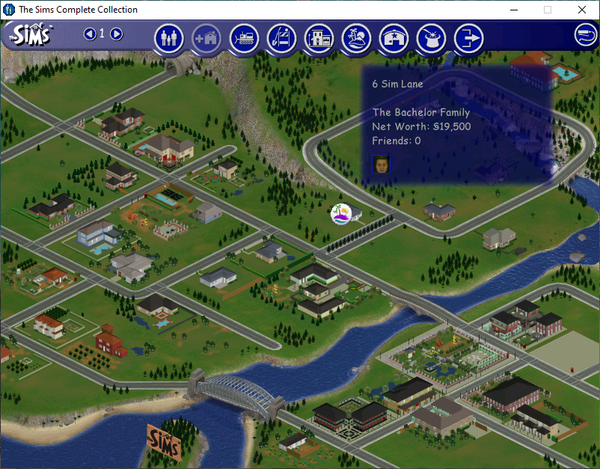Viewport: 600px width, 469px height.
Task: Click the vacation island marker on the map
Action: coord(344,213)
